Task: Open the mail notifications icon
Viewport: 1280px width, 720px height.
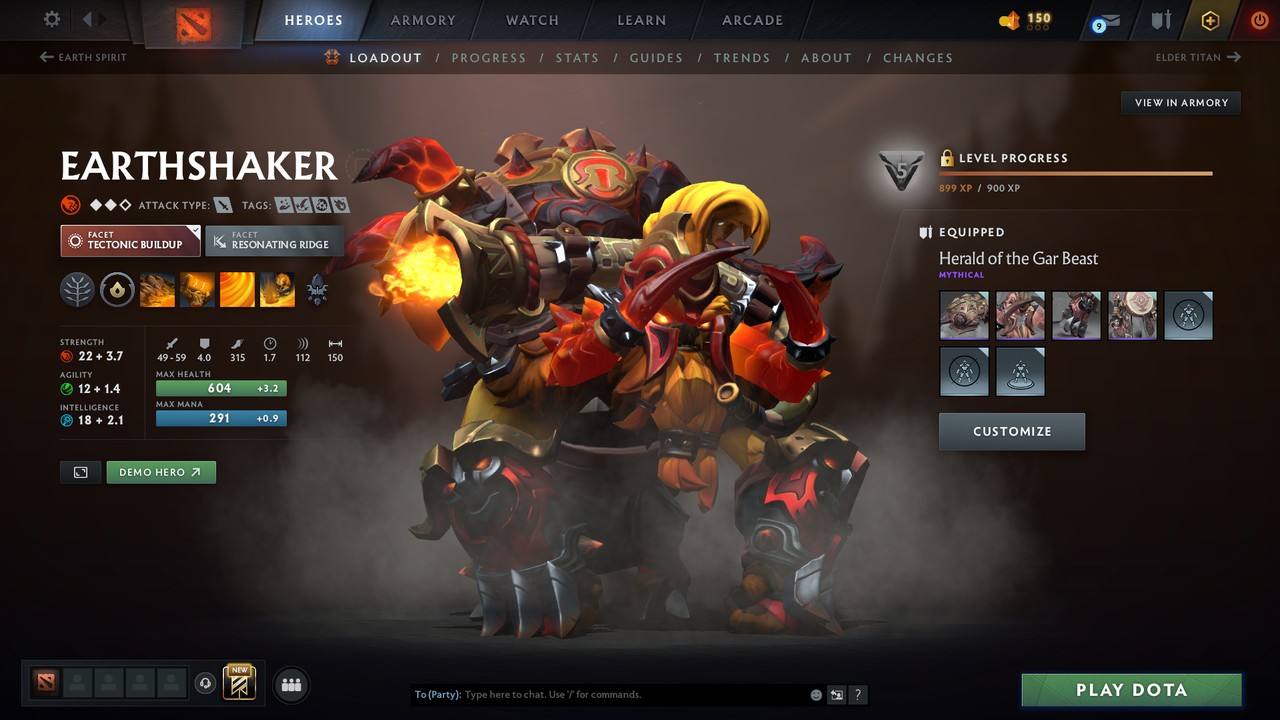Action: coord(1105,20)
